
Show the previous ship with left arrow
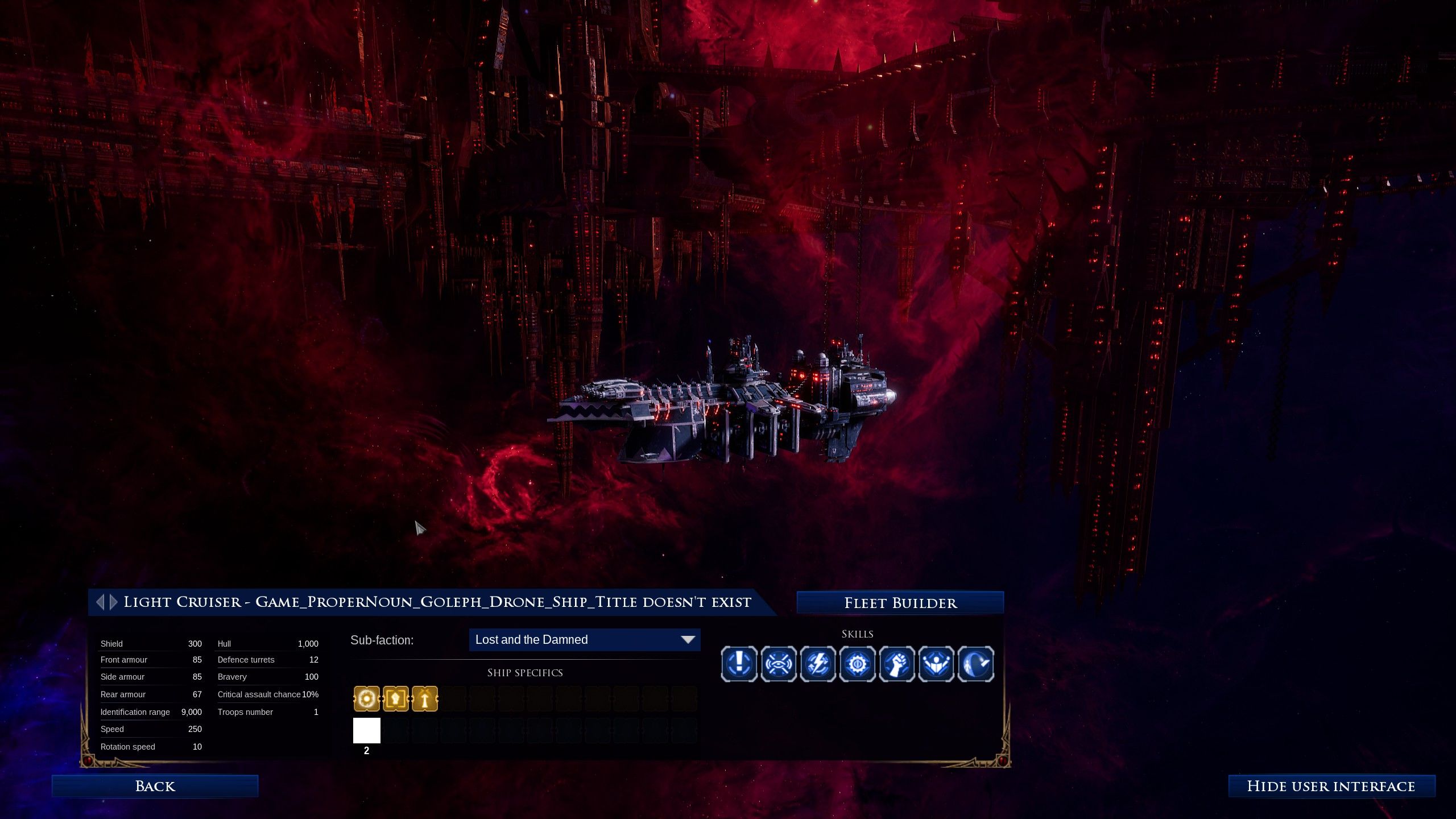coord(101,602)
